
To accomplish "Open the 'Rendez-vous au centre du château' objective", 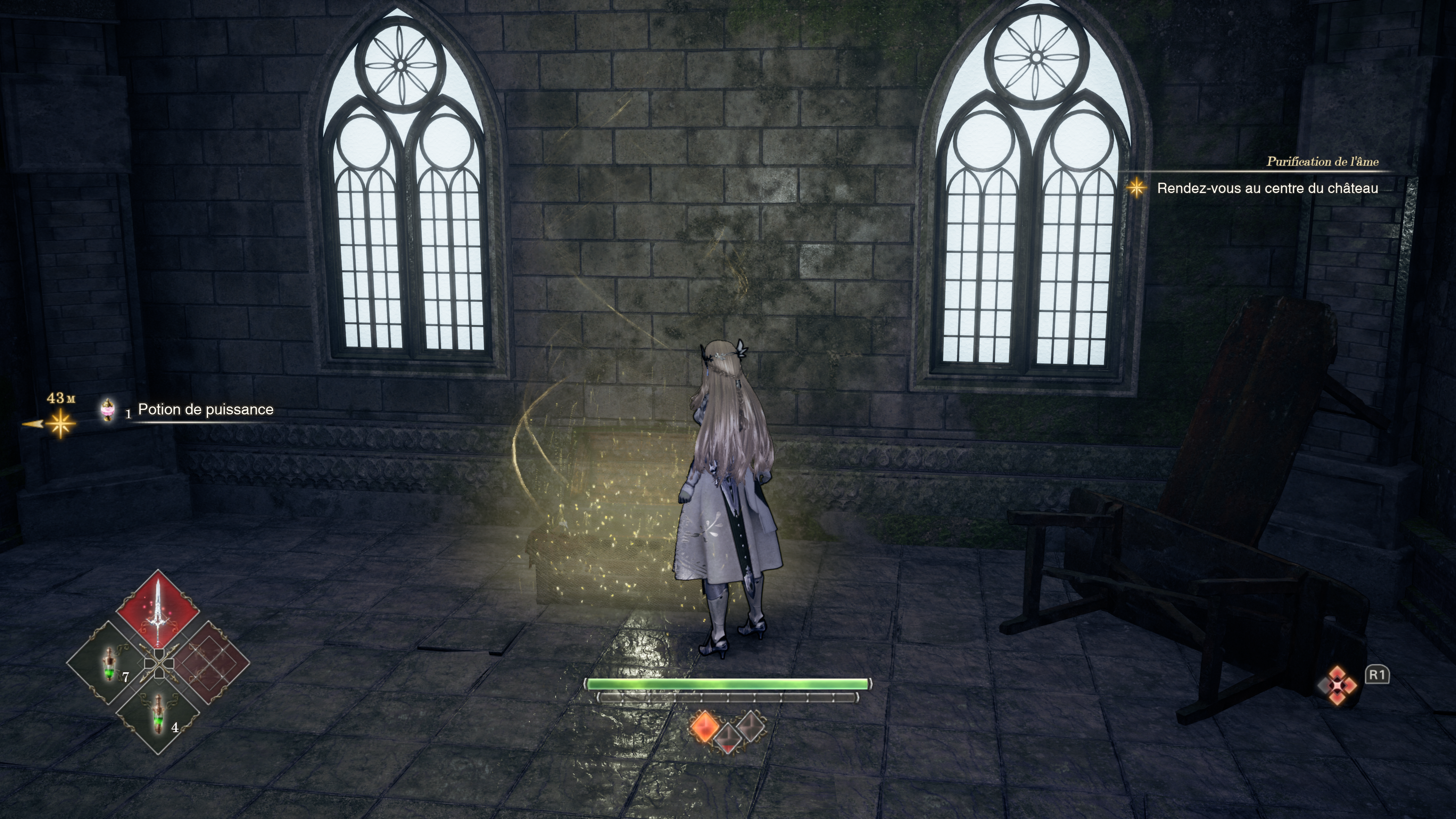I will [1267, 188].
